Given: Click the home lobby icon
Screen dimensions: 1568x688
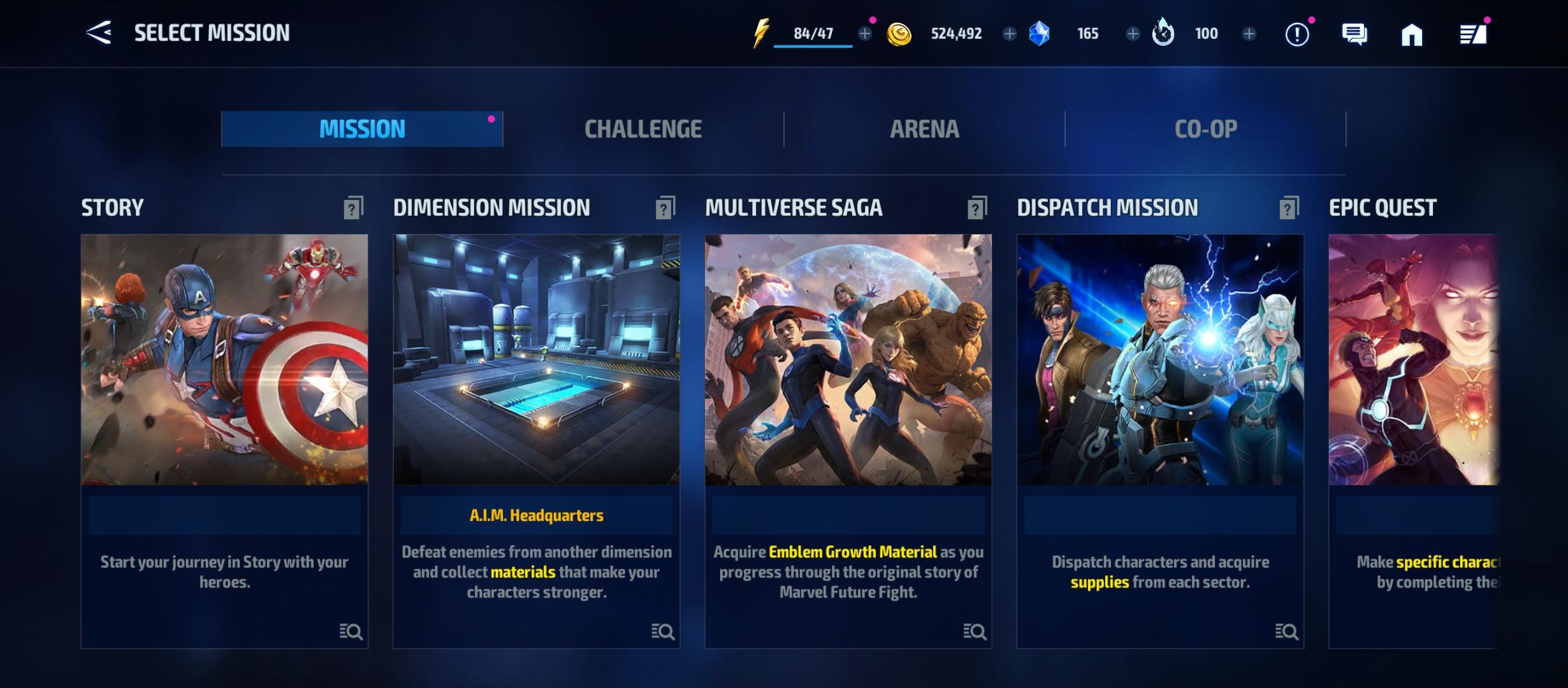Looking at the screenshot, I should coord(1412,35).
